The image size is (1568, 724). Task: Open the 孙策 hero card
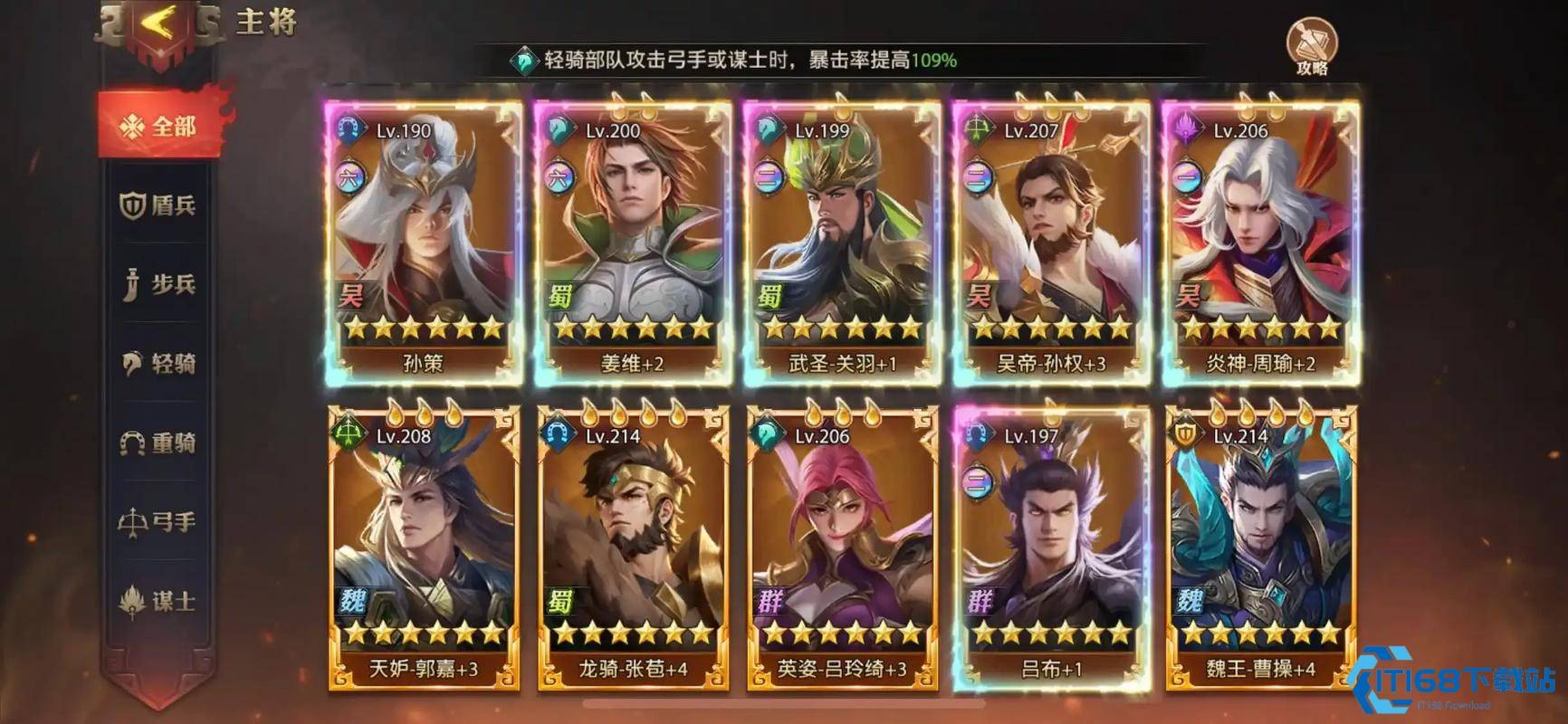[419, 235]
